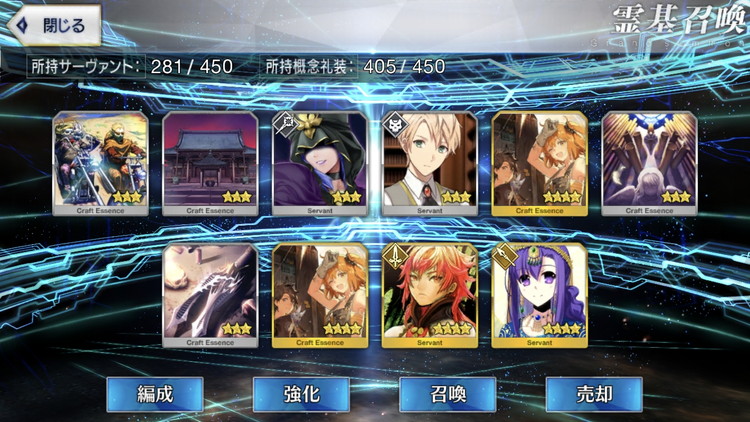750x422 pixels.
Task: Inspect the blond boy Servant card
Action: click(430, 162)
